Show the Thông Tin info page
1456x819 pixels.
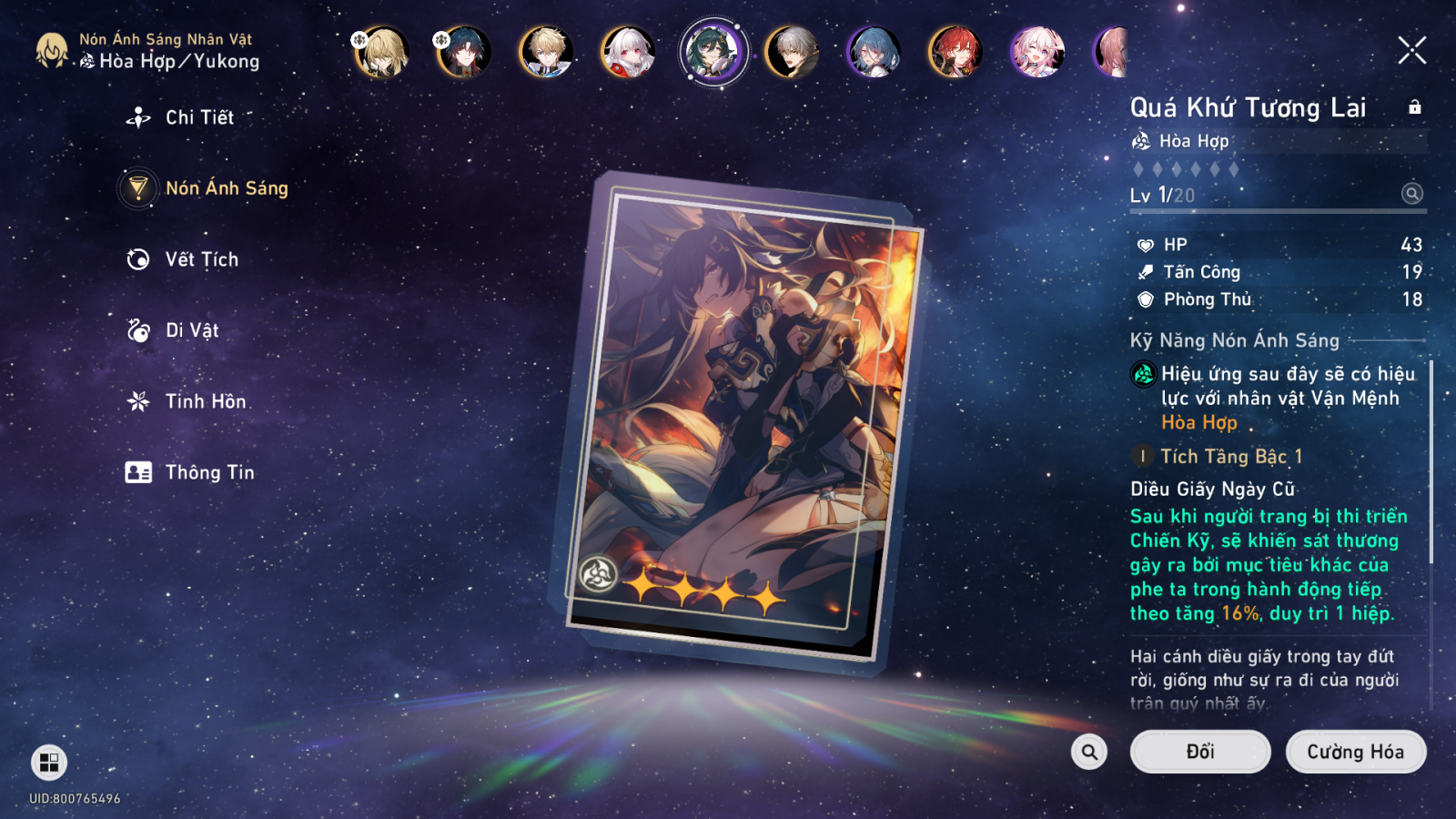click(x=209, y=472)
